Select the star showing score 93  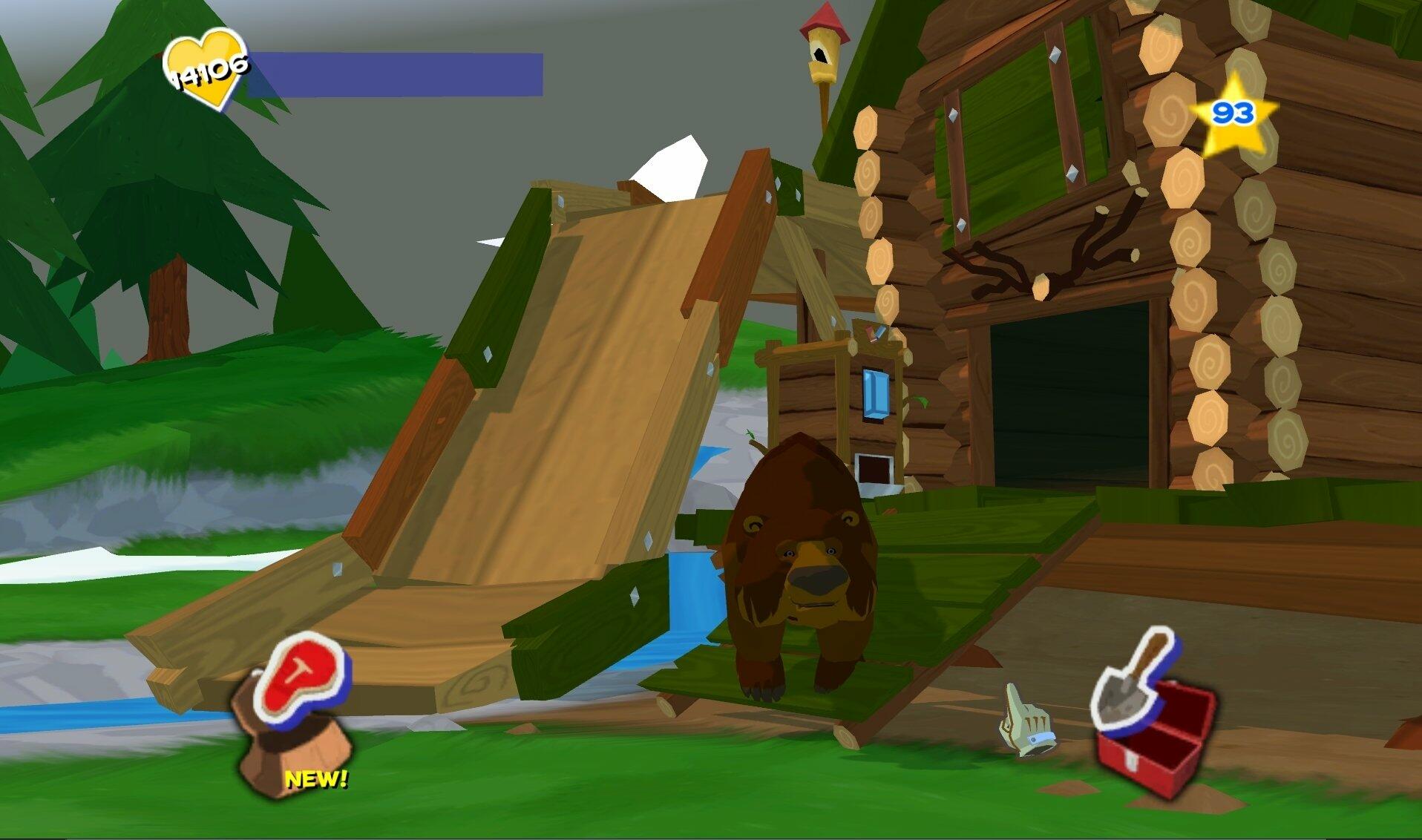pos(1232,115)
